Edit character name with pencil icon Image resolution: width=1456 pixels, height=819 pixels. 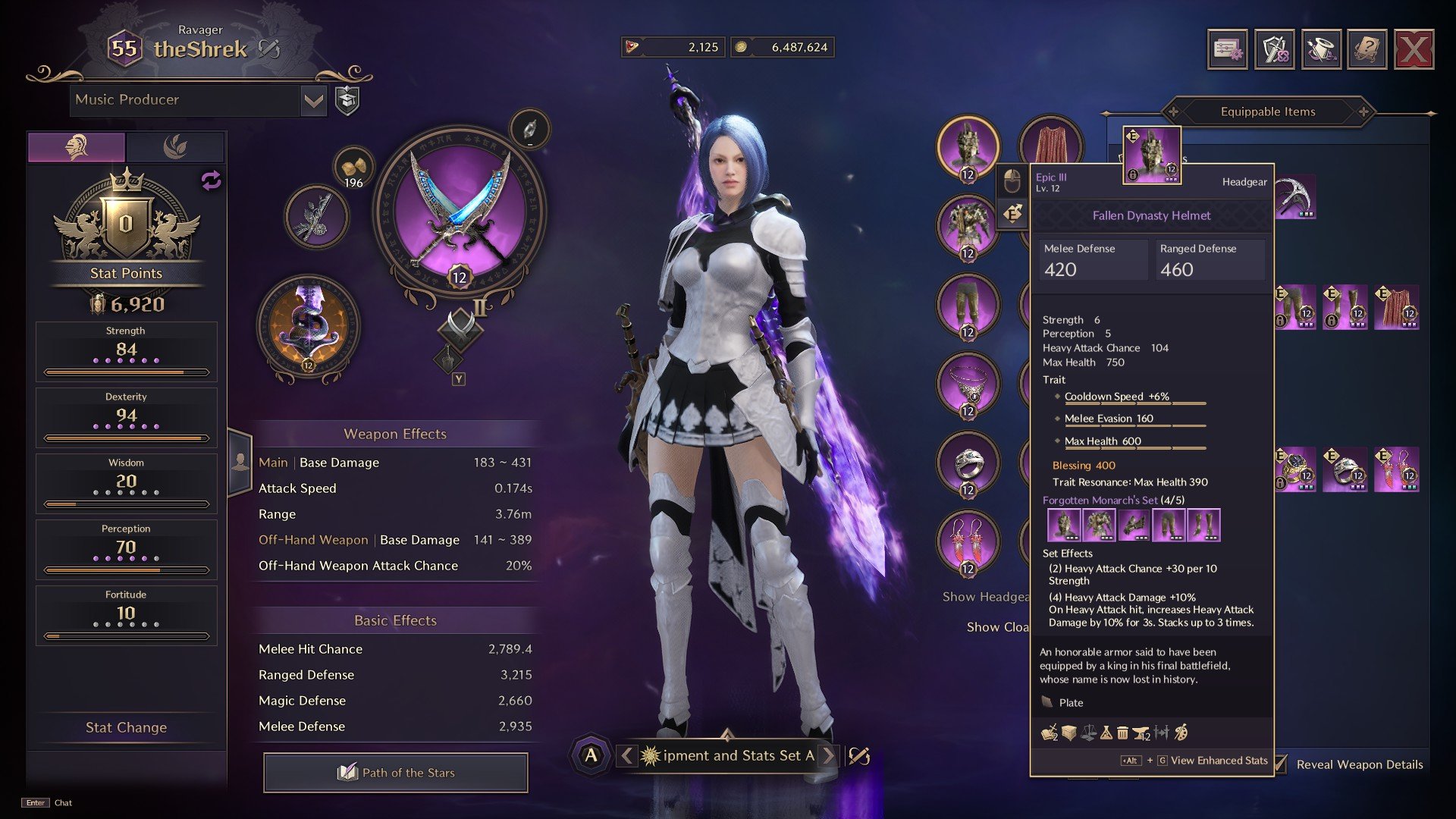[x=269, y=49]
